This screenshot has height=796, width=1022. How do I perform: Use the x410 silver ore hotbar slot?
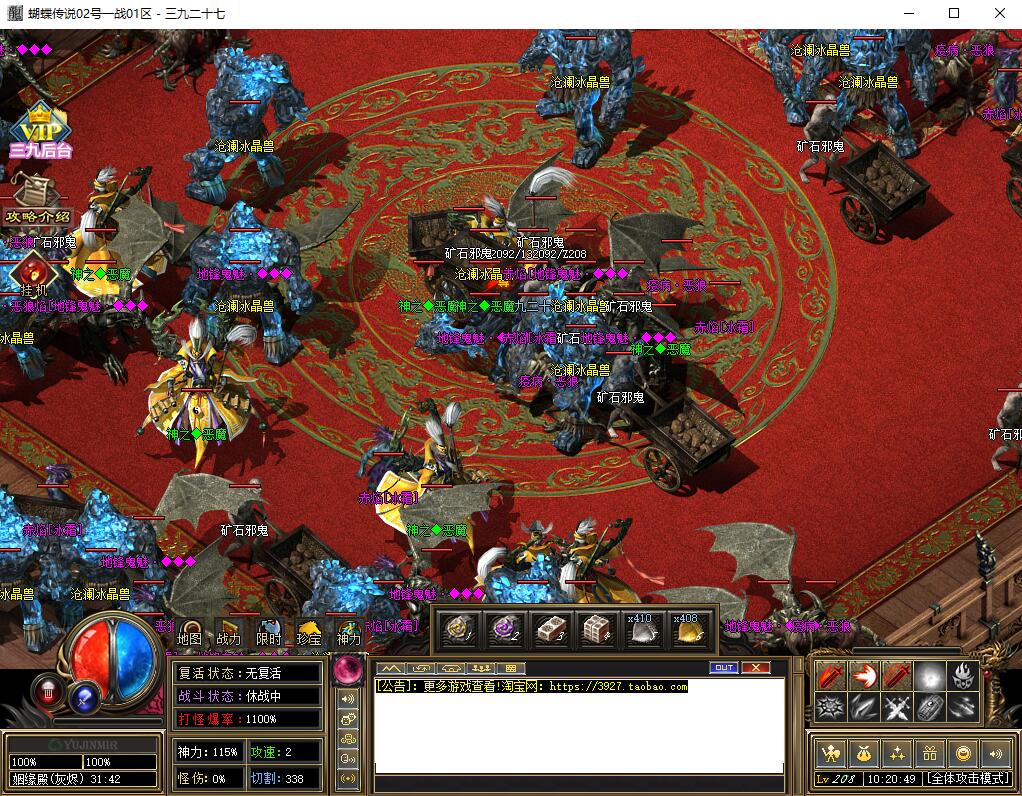point(641,630)
